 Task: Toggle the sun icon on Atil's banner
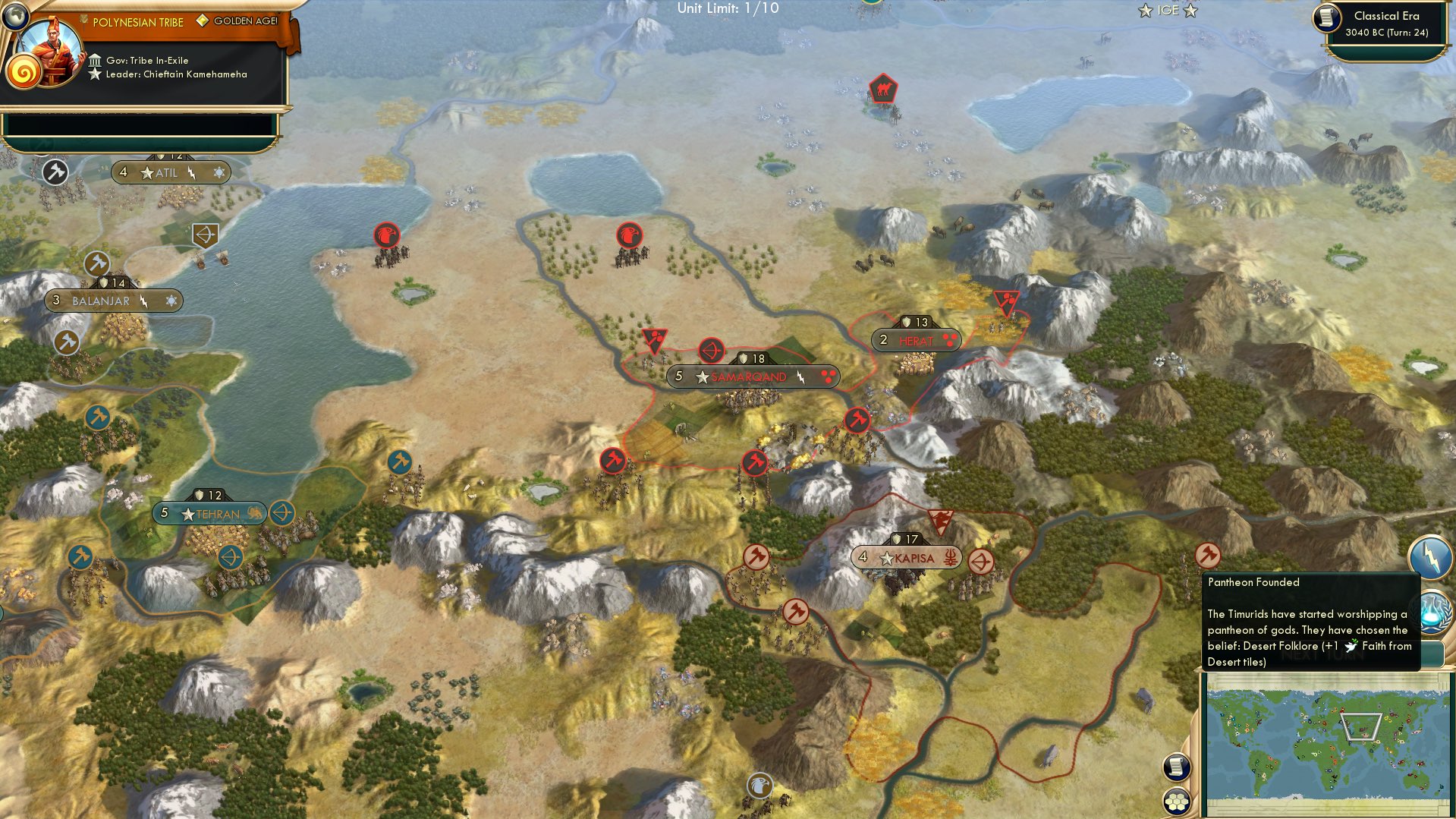tap(219, 172)
